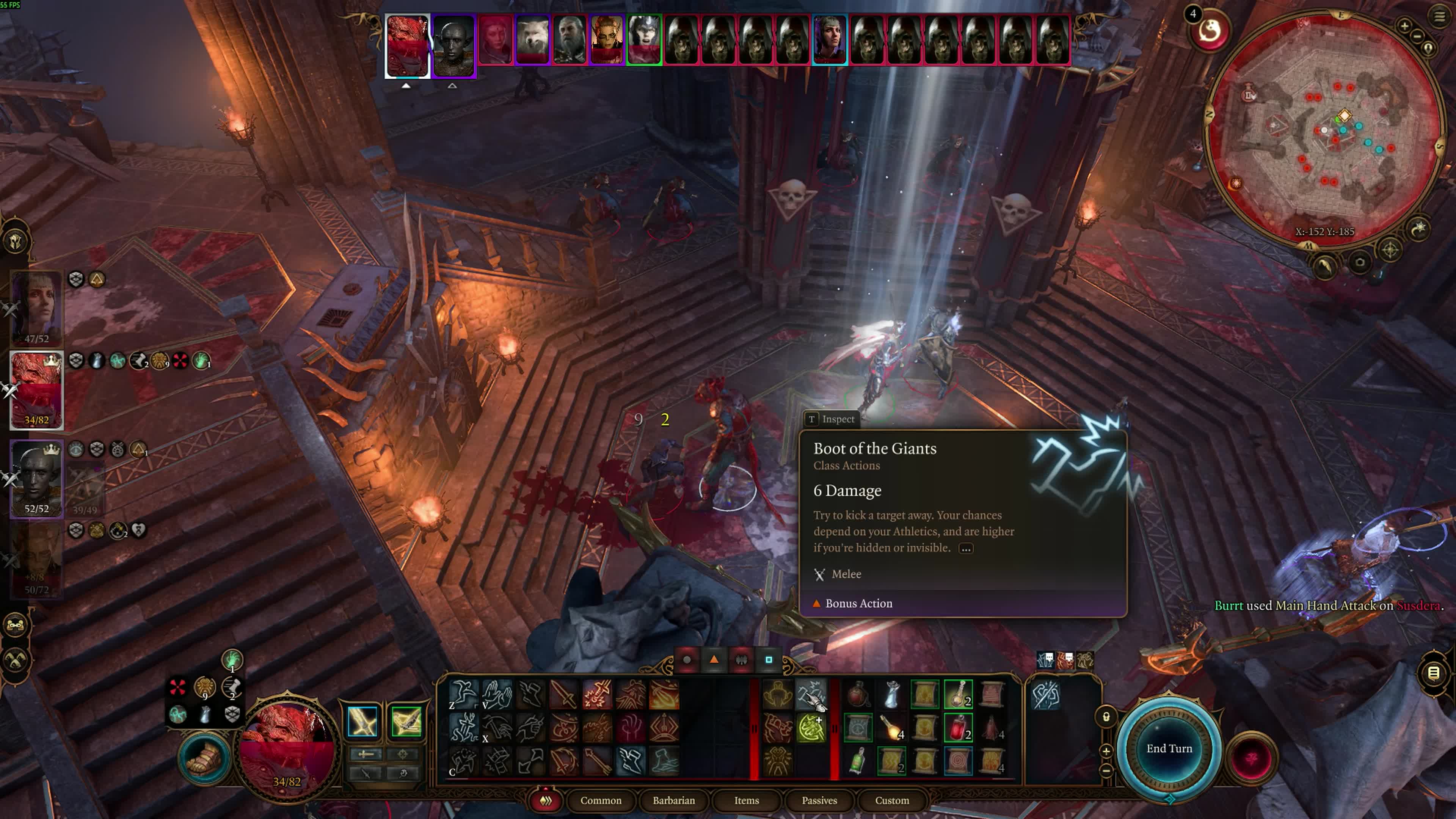Select the 47/52 health companion portrait

(x=37, y=309)
